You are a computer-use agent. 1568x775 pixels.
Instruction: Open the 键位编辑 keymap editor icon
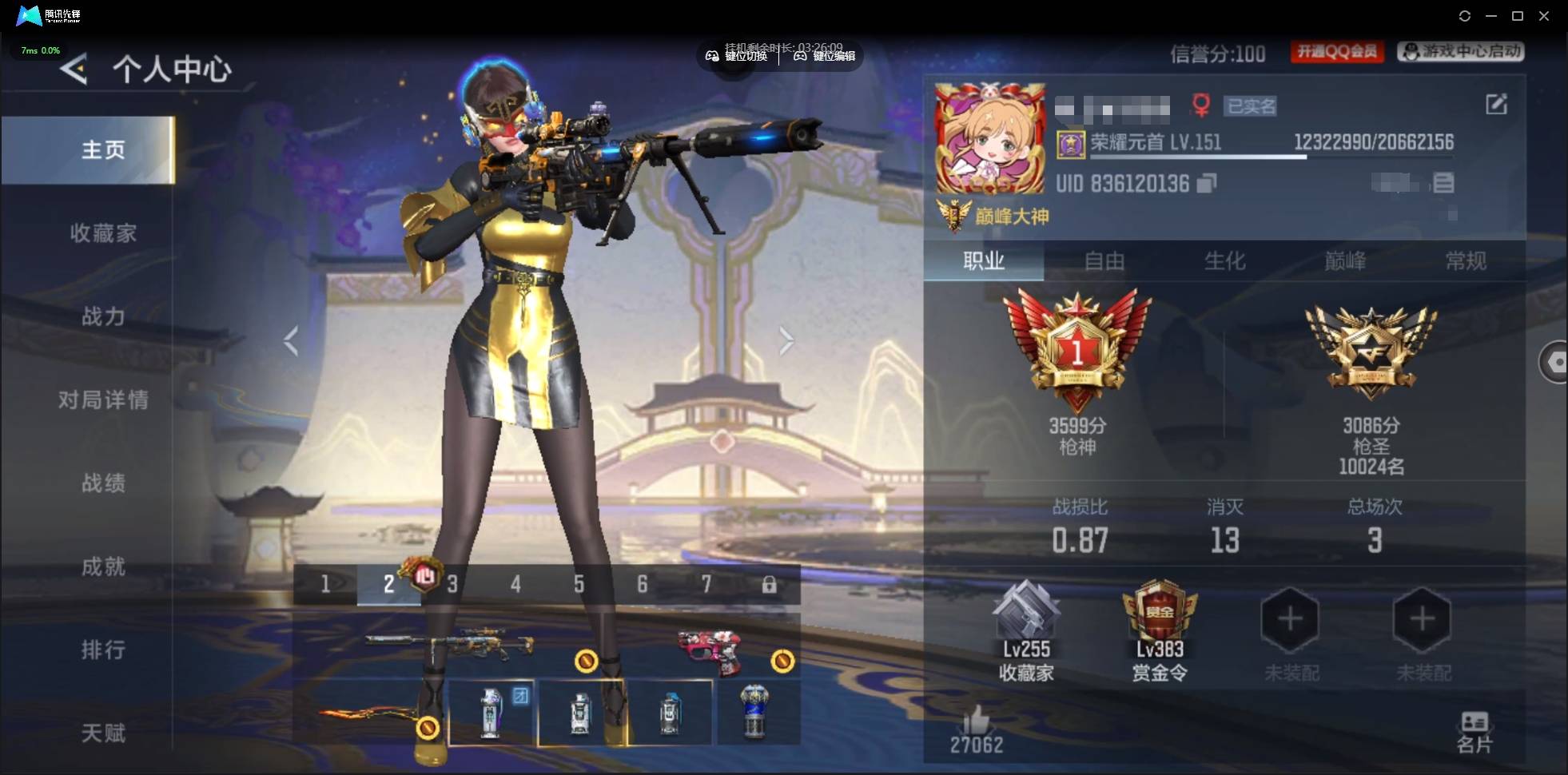(799, 56)
